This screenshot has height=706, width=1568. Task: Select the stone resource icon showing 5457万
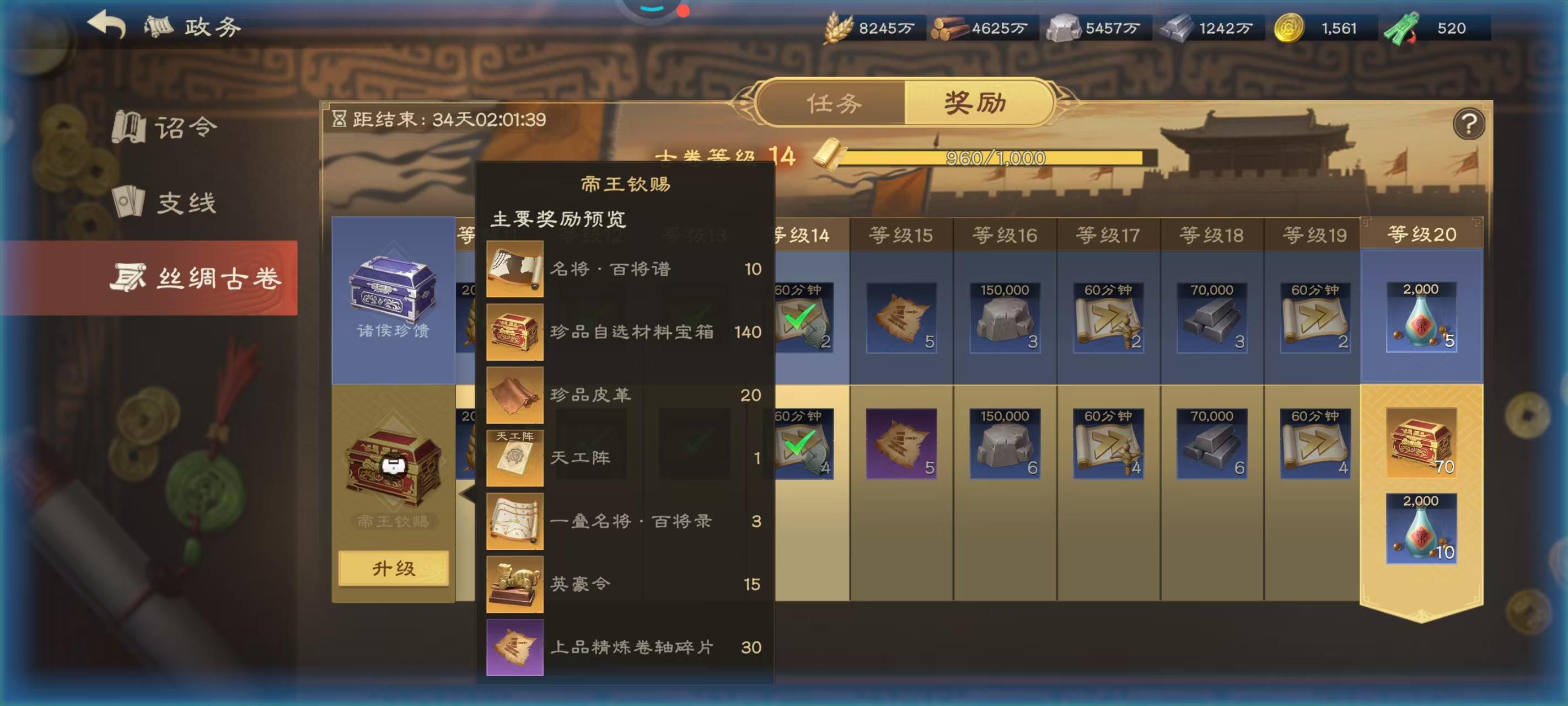point(1064,28)
